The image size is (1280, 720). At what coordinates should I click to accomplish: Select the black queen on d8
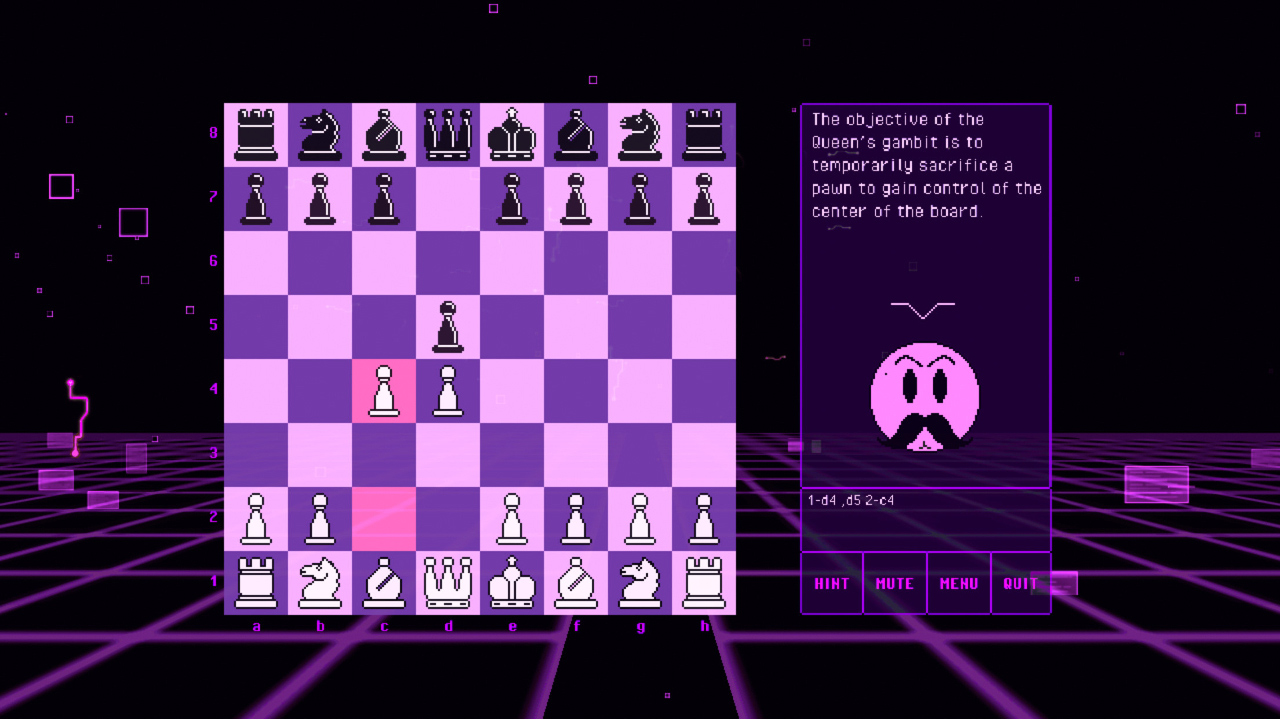click(x=448, y=134)
